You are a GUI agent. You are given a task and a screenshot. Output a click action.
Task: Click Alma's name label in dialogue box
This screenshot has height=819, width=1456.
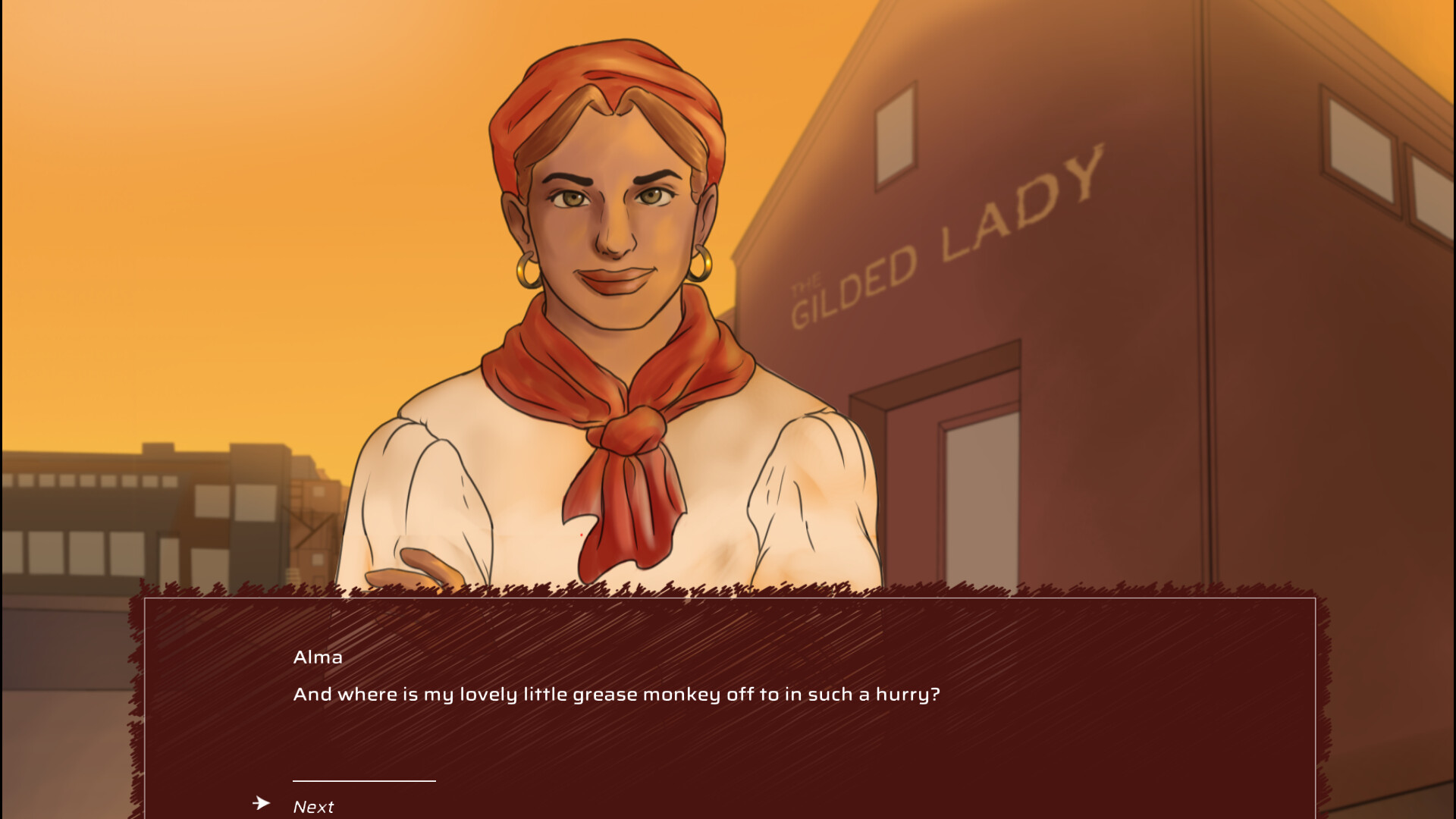tap(318, 657)
